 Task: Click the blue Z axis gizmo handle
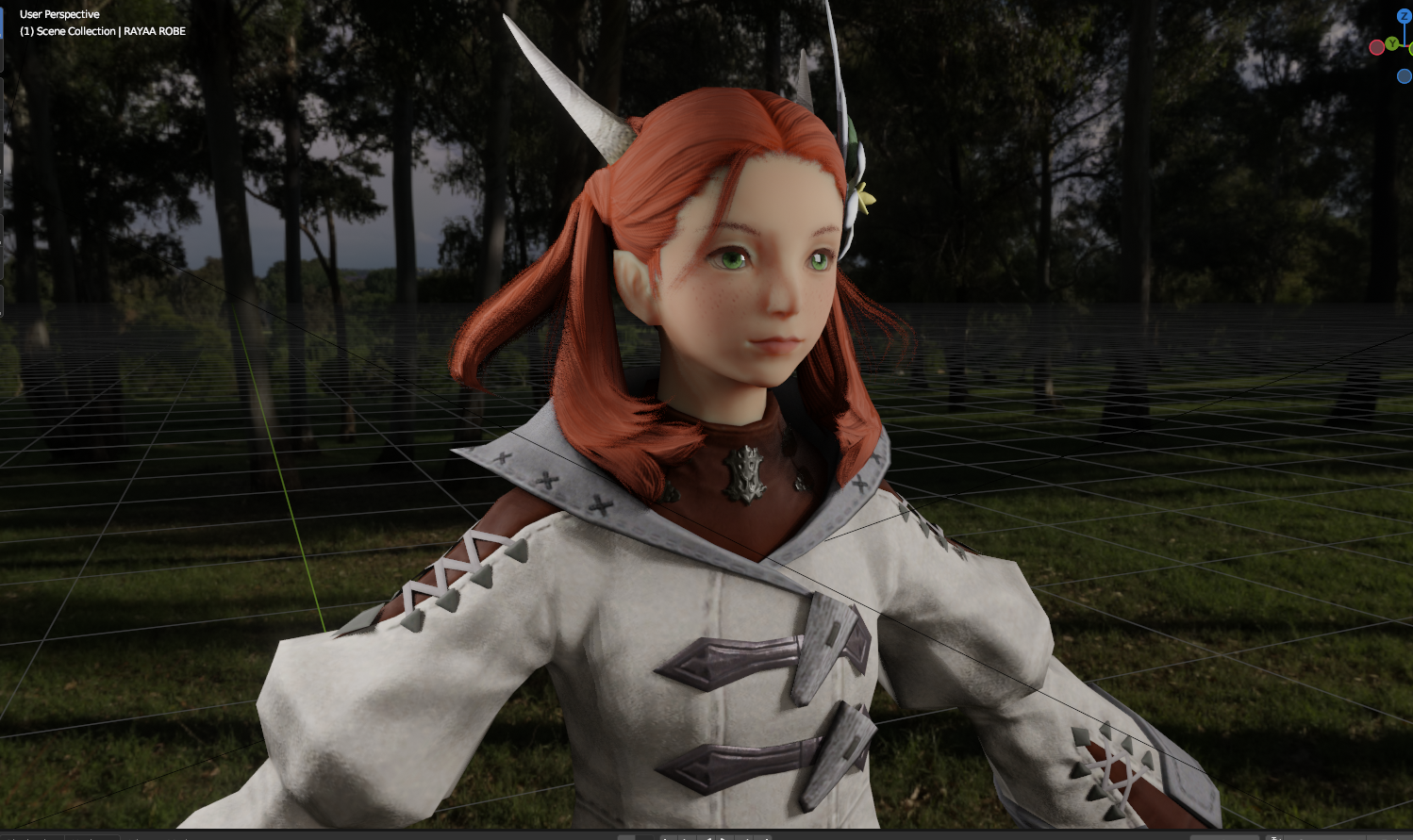(x=1404, y=16)
